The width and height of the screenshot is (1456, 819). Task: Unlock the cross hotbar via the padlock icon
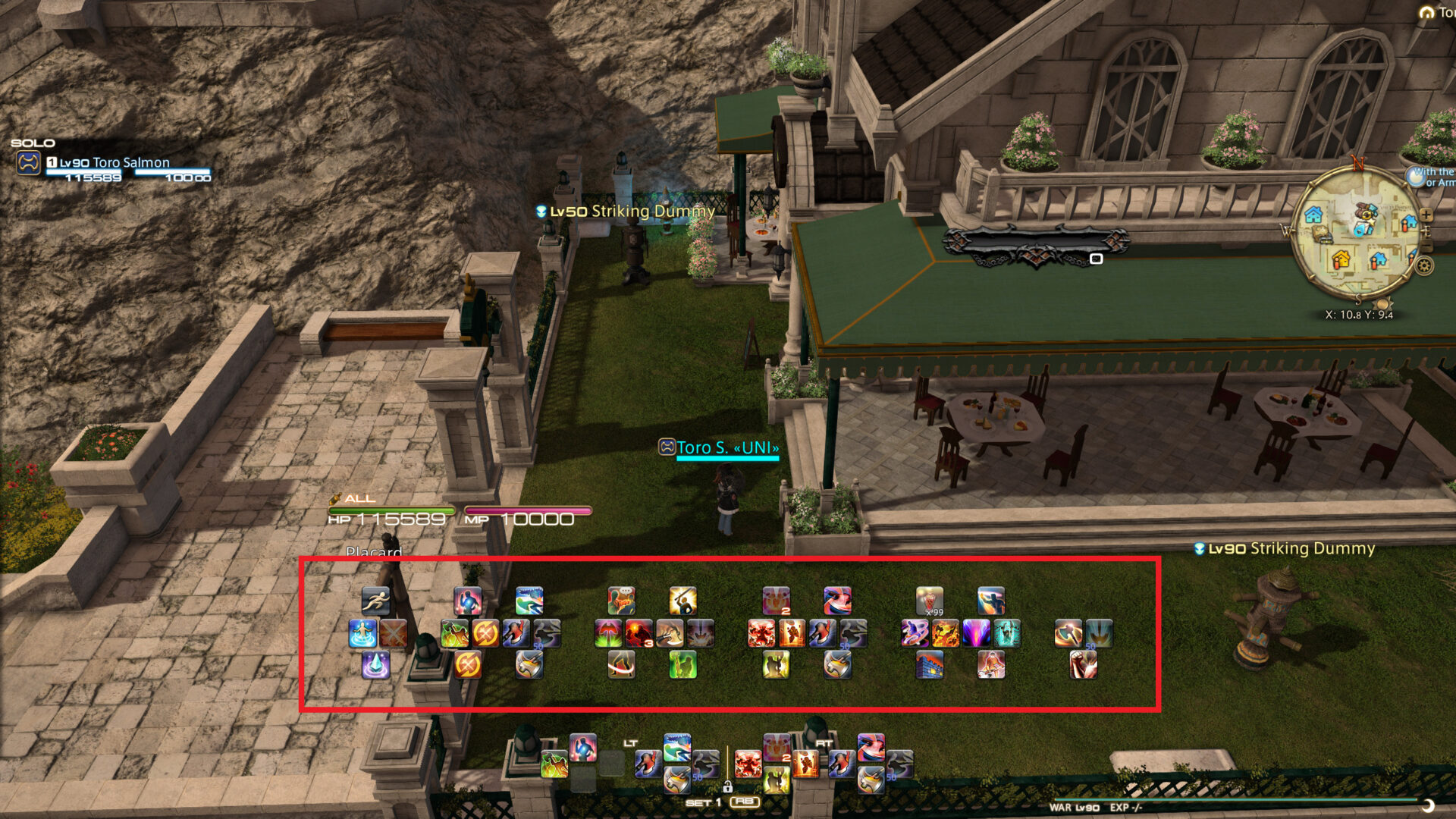(729, 786)
